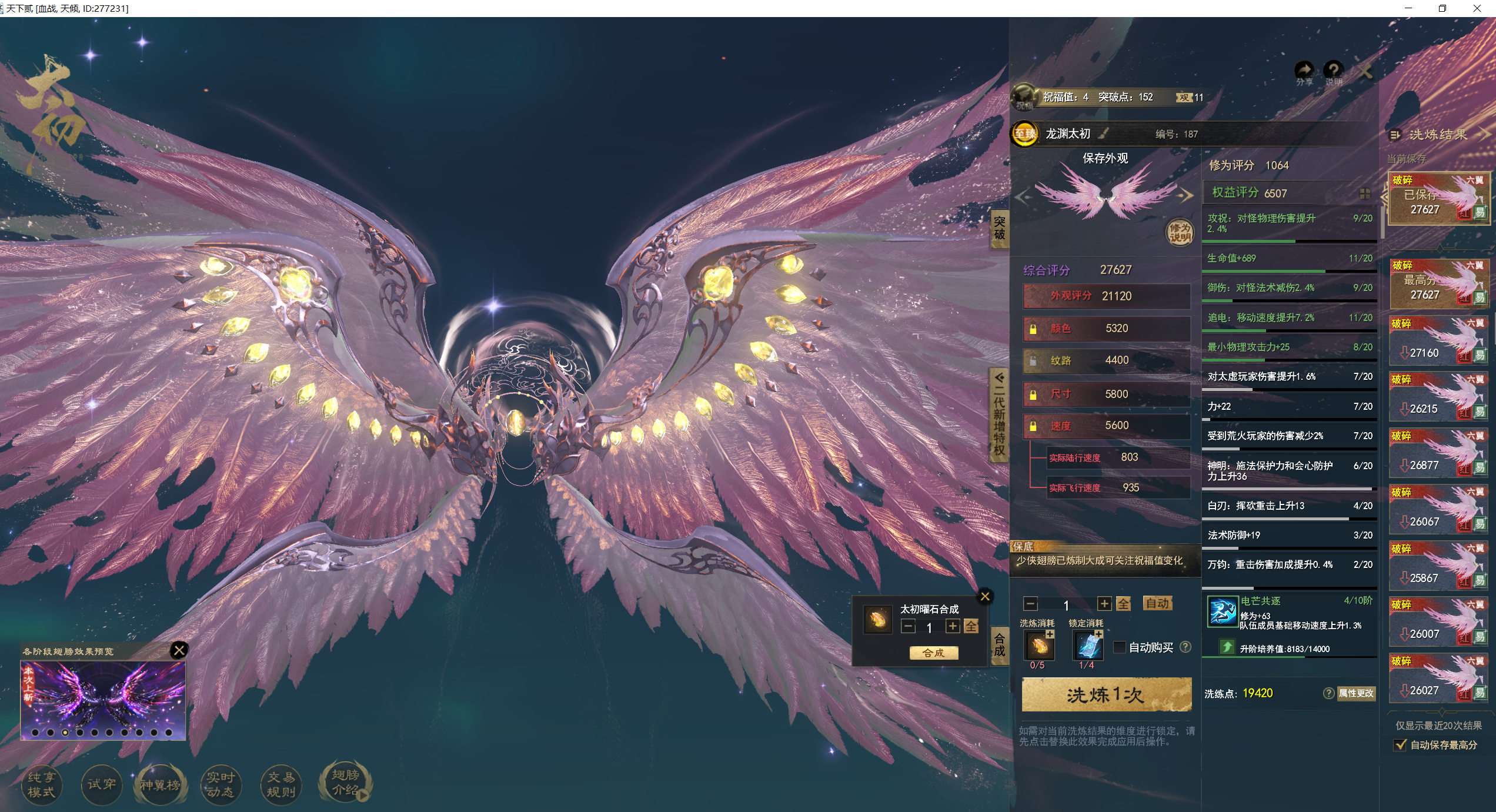
Task: Toggle 自动保存最高分 checkbox
Action: point(1401,745)
